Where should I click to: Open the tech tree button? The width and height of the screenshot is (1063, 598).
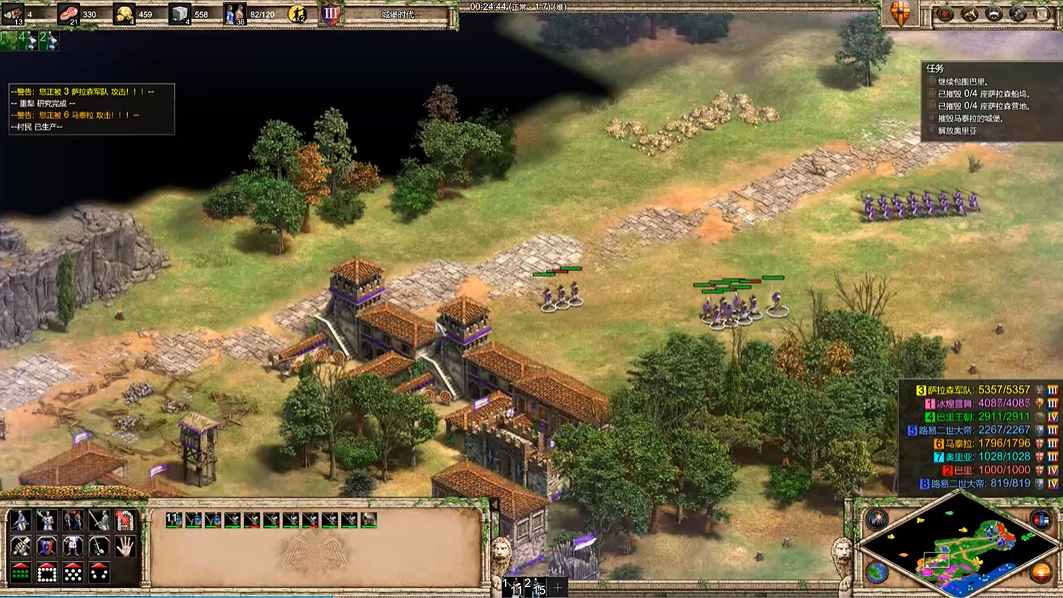[x=994, y=14]
